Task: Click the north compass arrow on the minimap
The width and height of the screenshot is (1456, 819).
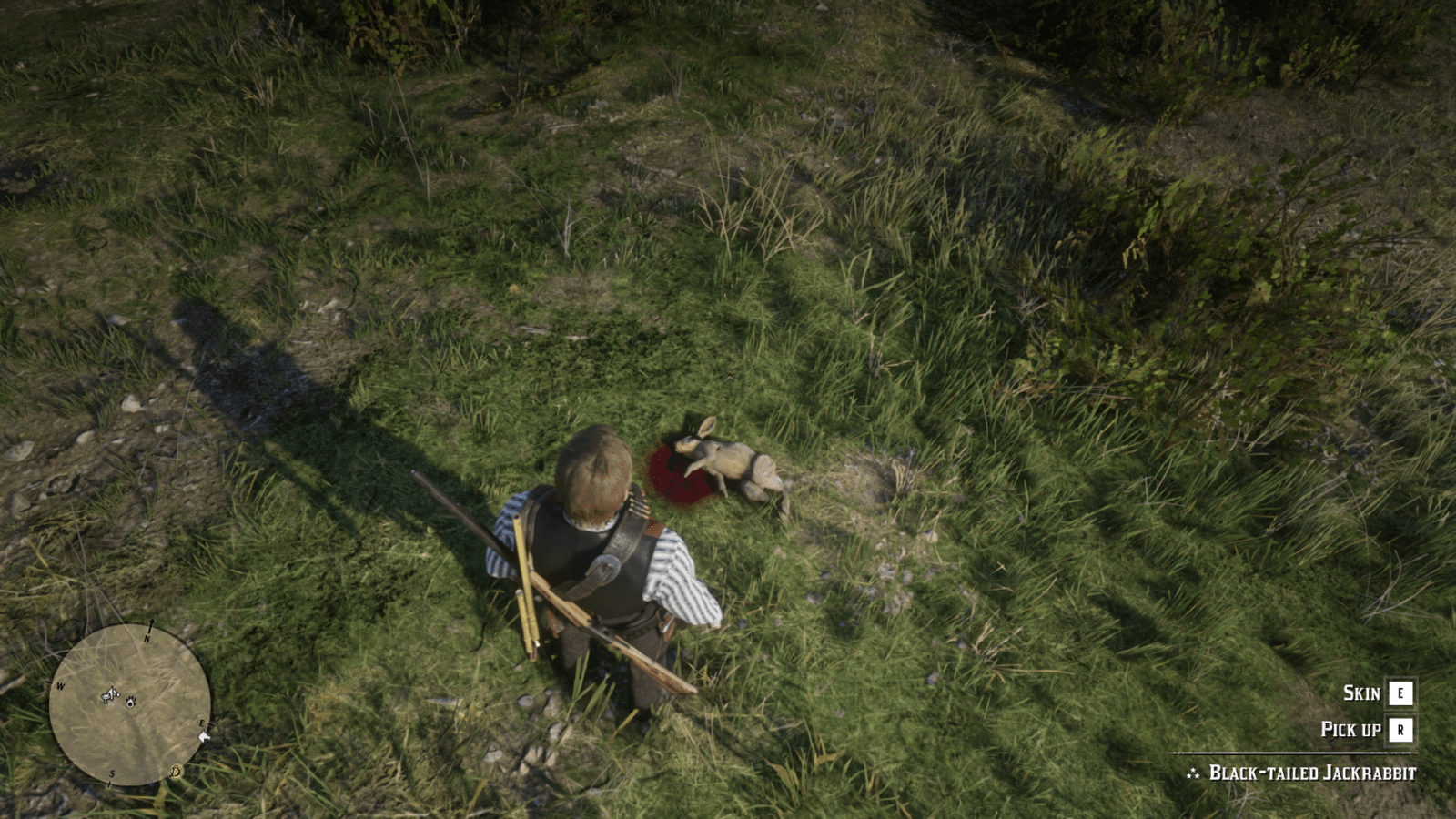Action: [x=151, y=625]
